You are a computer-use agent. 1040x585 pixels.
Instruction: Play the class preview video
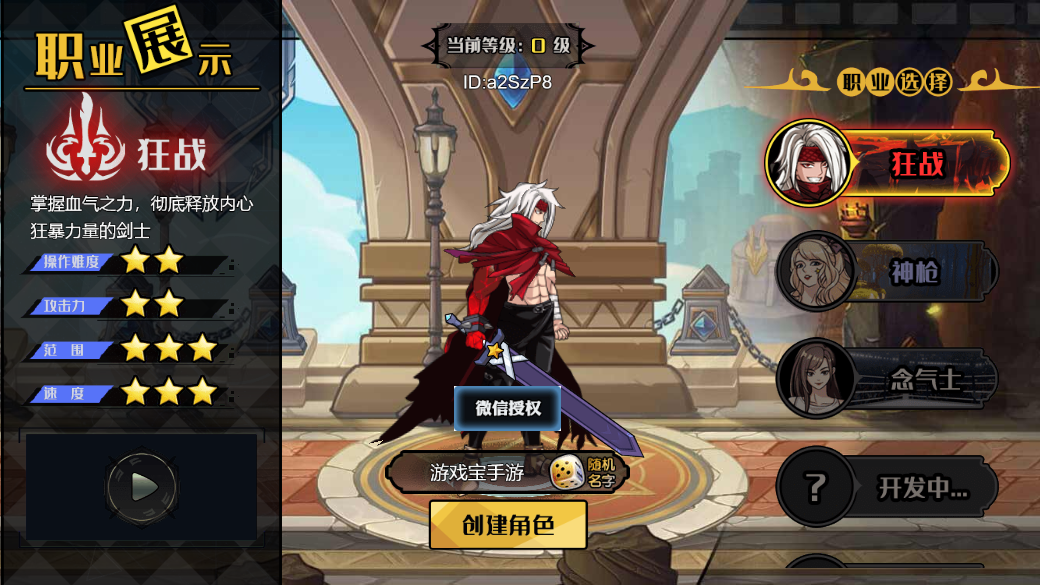coord(143,487)
